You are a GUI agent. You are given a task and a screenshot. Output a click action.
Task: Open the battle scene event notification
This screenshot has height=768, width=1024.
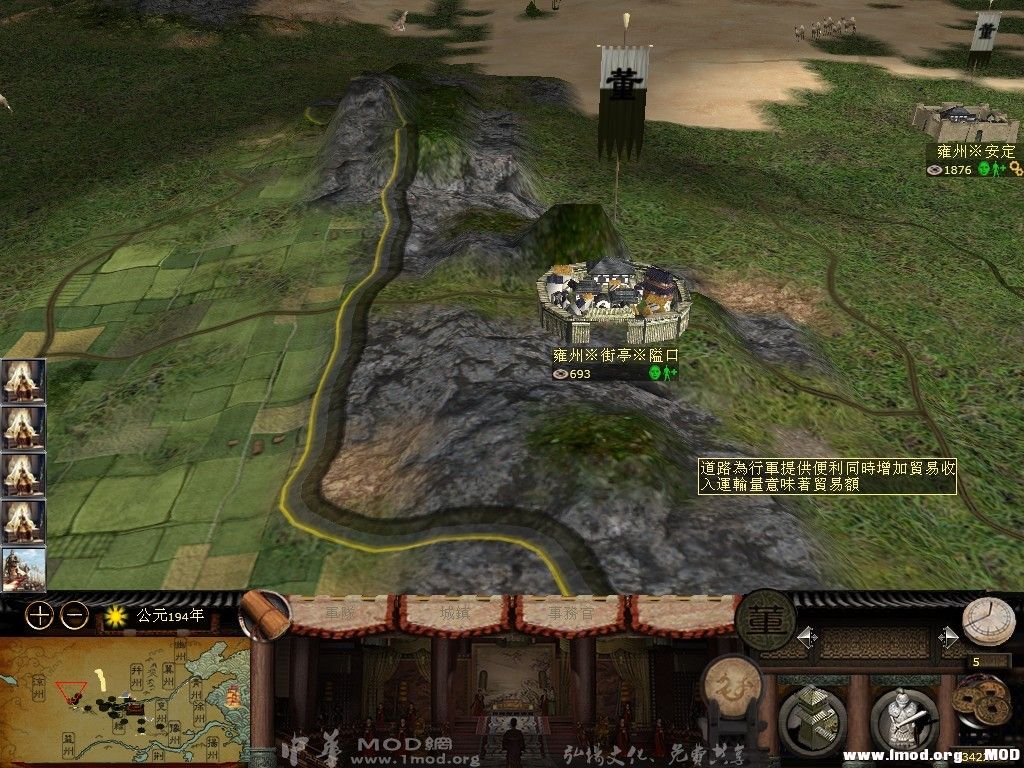click(x=23, y=570)
